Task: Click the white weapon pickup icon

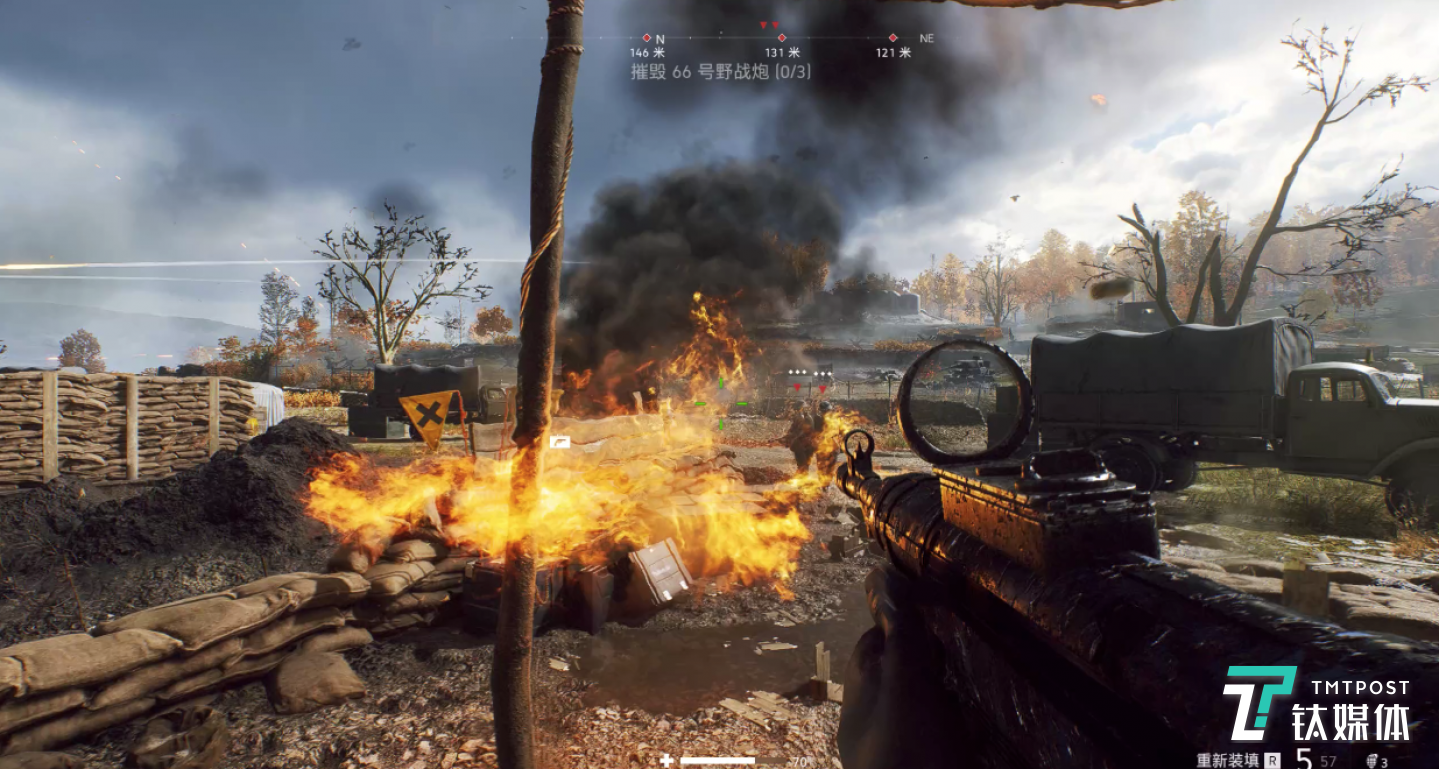Action: click(x=559, y=441)
